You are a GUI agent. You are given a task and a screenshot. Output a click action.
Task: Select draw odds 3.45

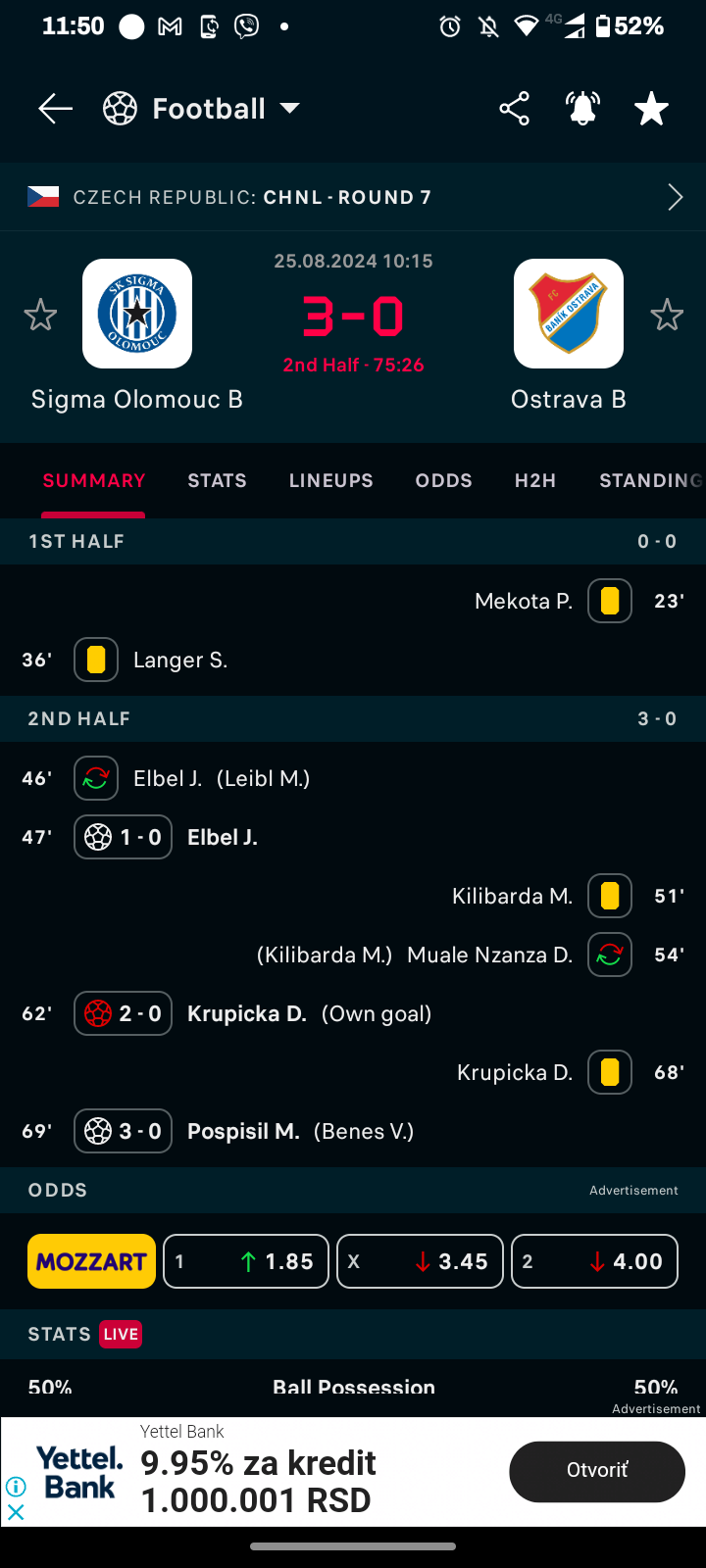point(420,1261)
